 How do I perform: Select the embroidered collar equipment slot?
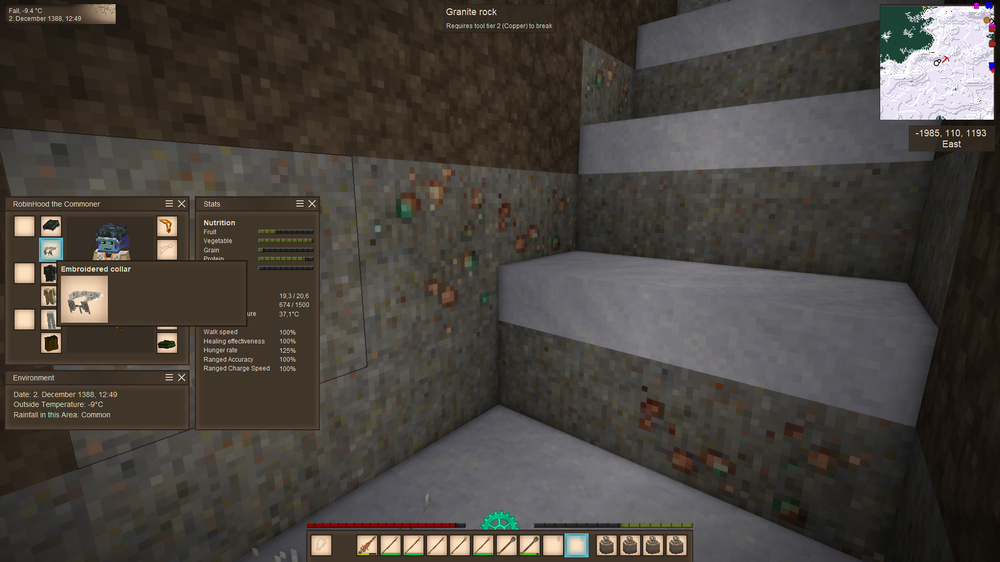(x=51, y=250)
